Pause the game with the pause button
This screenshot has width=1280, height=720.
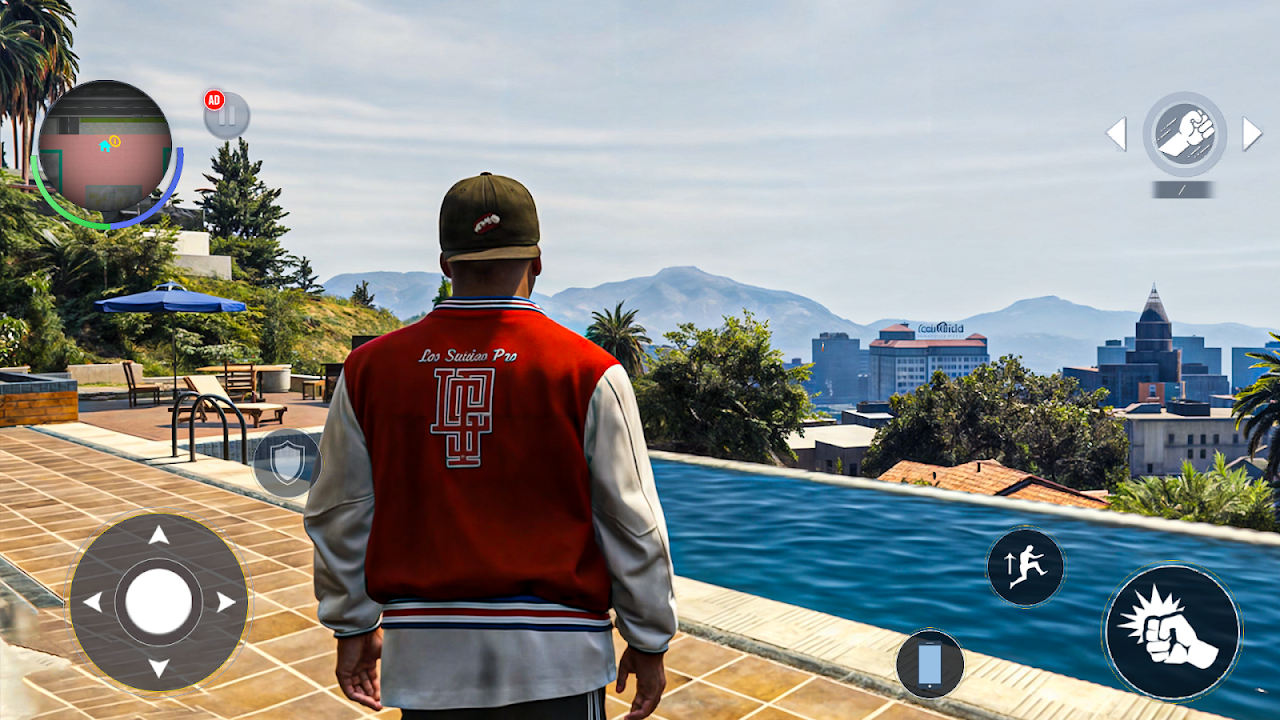click(227, 116)
